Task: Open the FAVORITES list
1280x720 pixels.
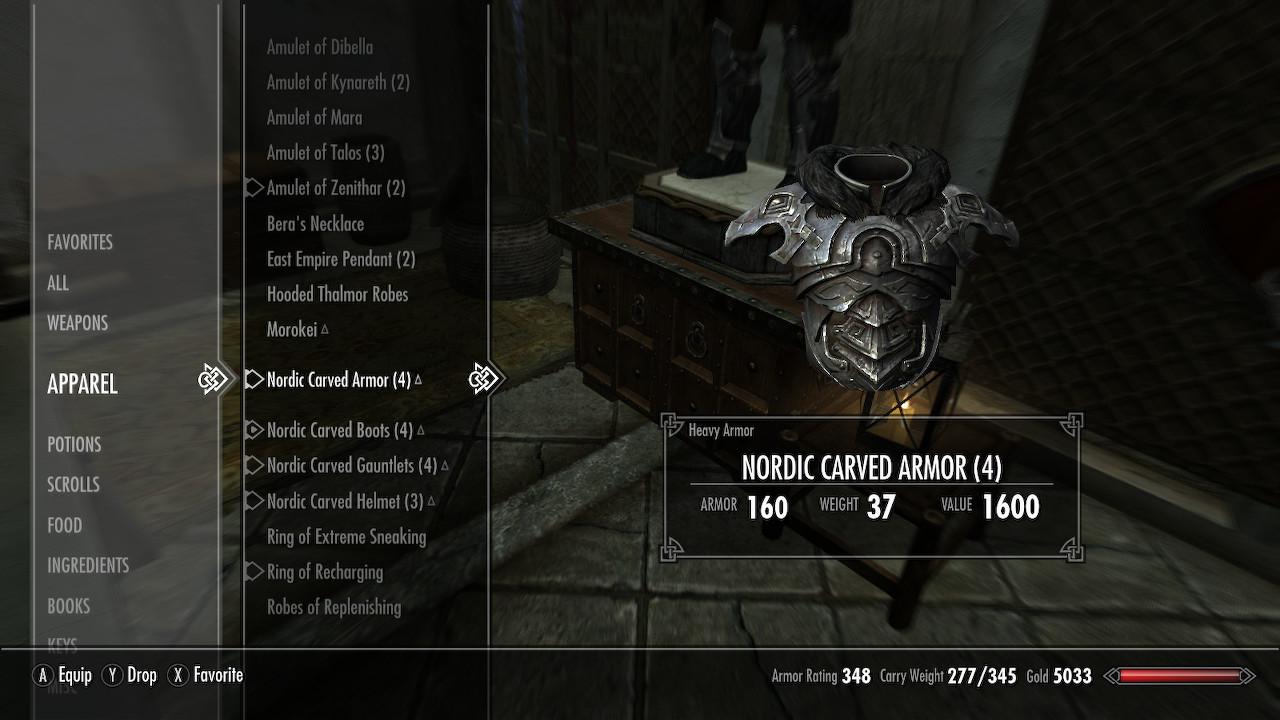Action: pos(79,242)
